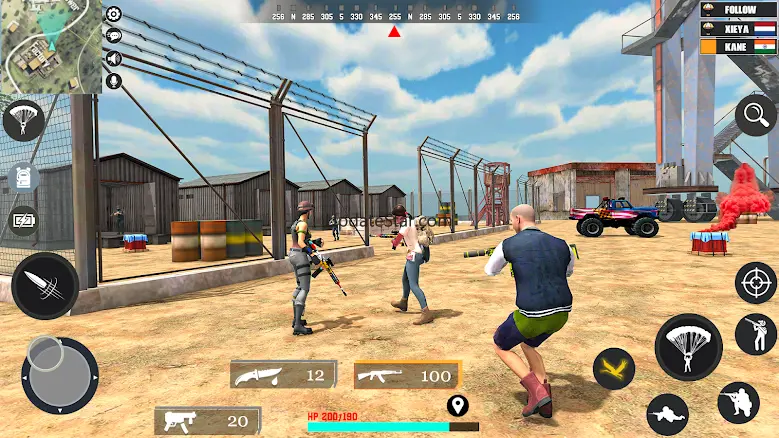
Task: Go prone with the lying soldier button
Action: point(667,413)
